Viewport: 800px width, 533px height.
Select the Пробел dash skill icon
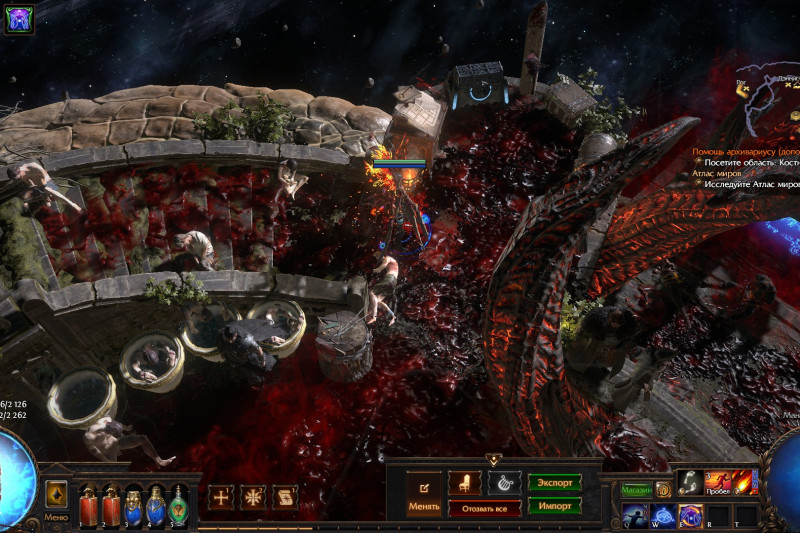coord(717,482)
